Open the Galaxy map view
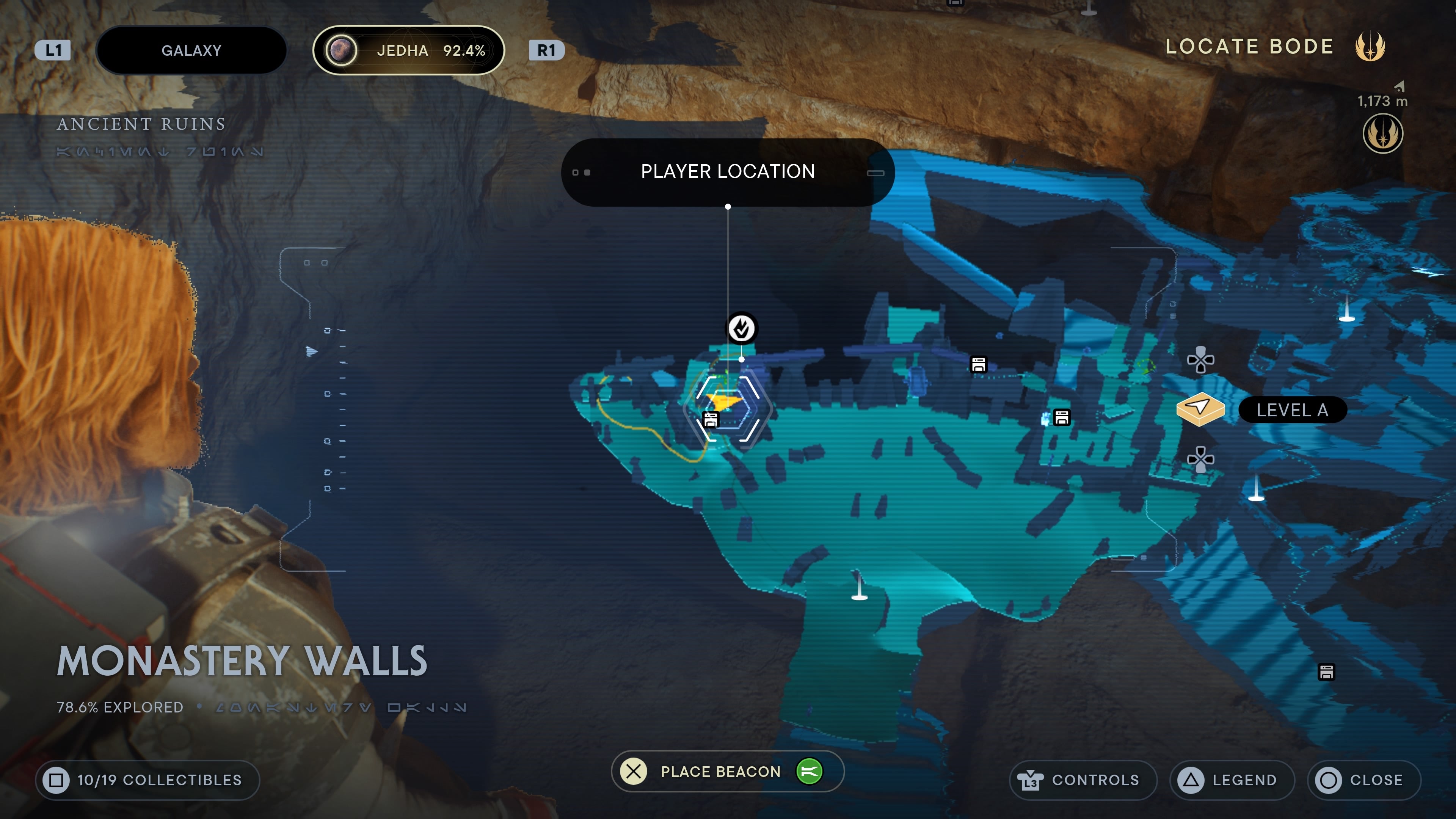1456x819 pixels. click(191, 50)
